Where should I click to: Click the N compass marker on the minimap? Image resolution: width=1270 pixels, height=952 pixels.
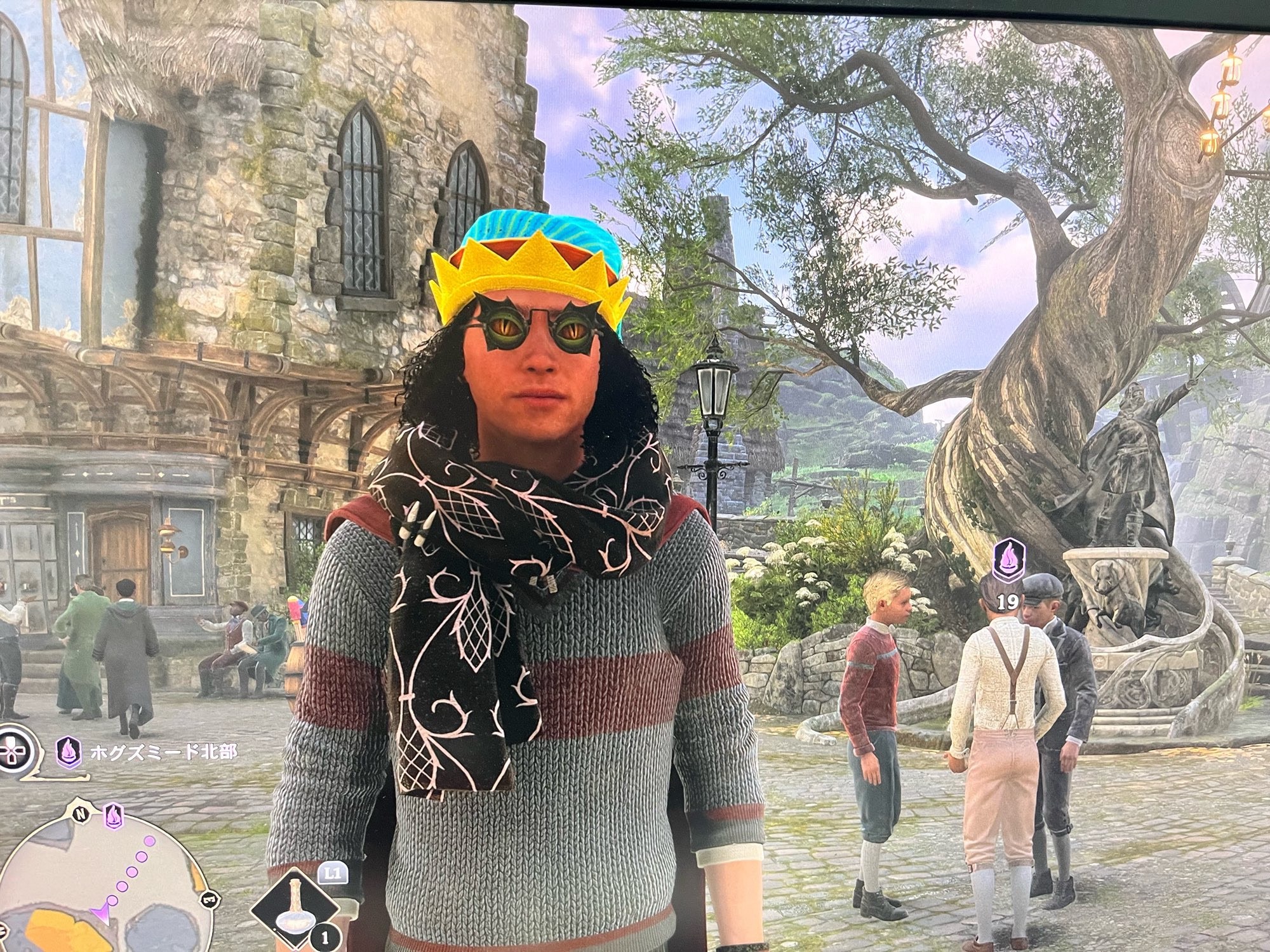pyautogui.click(x=81, y=813)
